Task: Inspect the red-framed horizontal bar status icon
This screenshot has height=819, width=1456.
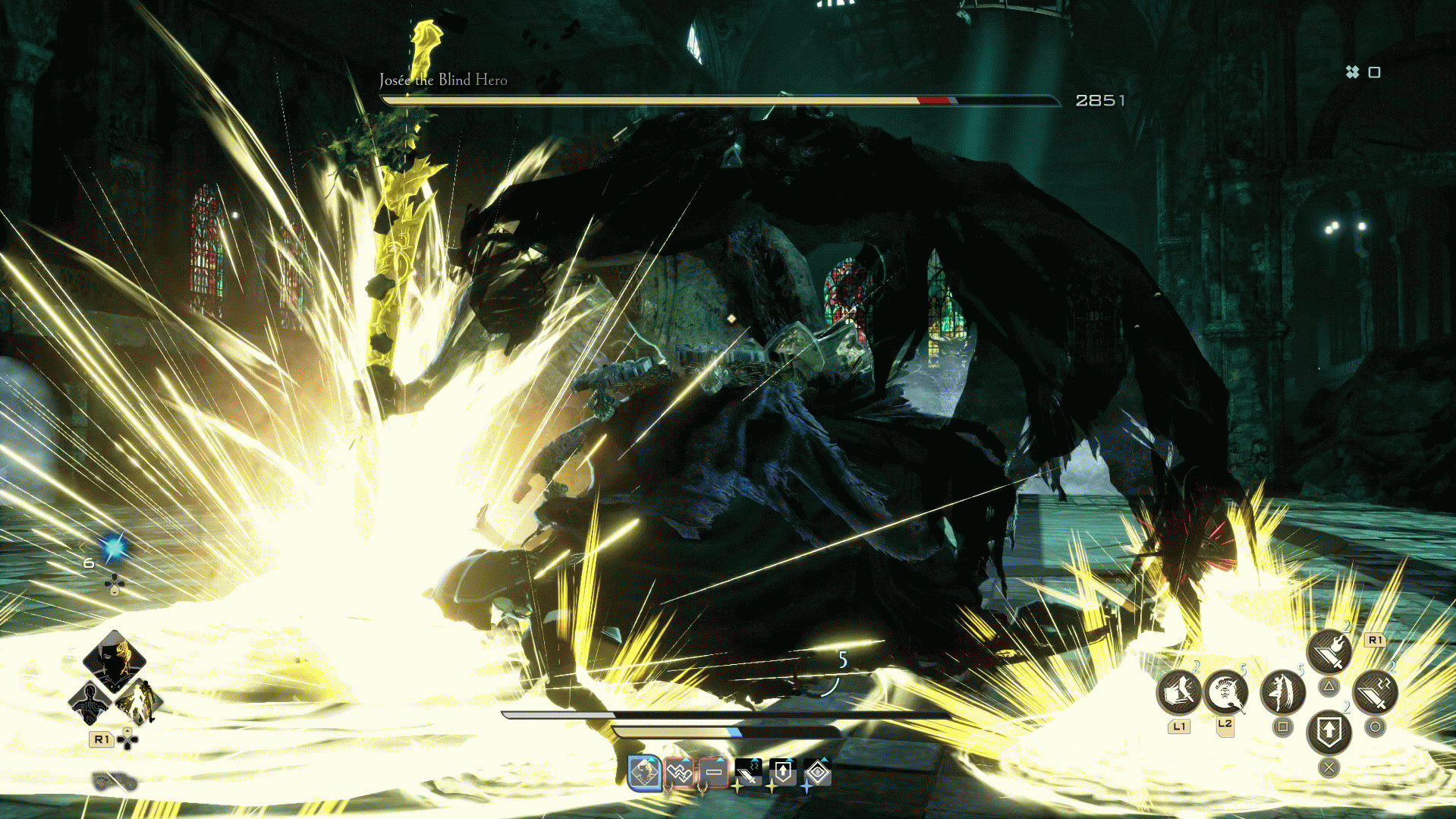Action: pyautogui.click(x=714, y=773)
